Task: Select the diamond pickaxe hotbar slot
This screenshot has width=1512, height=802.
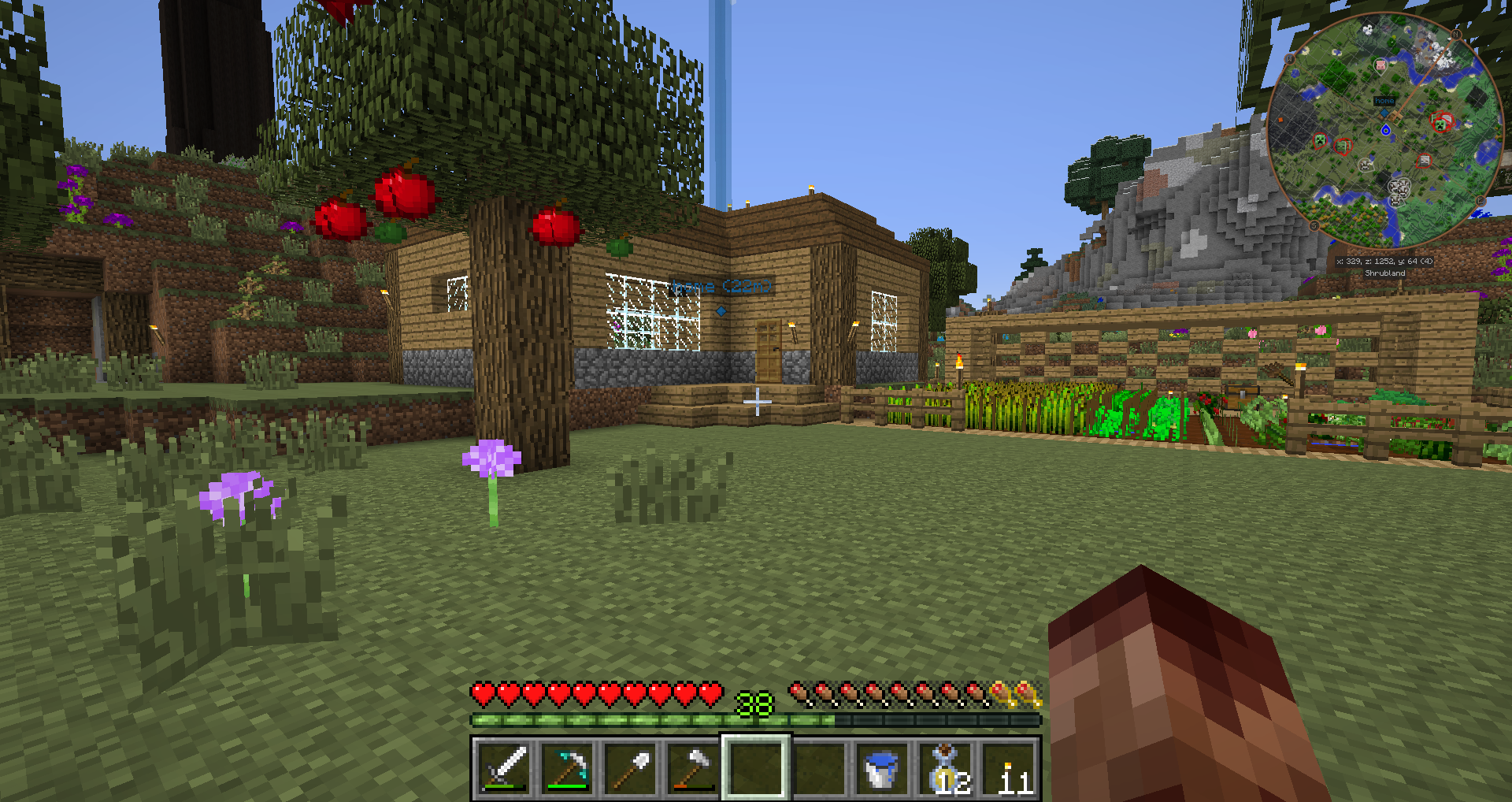Action: click(567, 767)
